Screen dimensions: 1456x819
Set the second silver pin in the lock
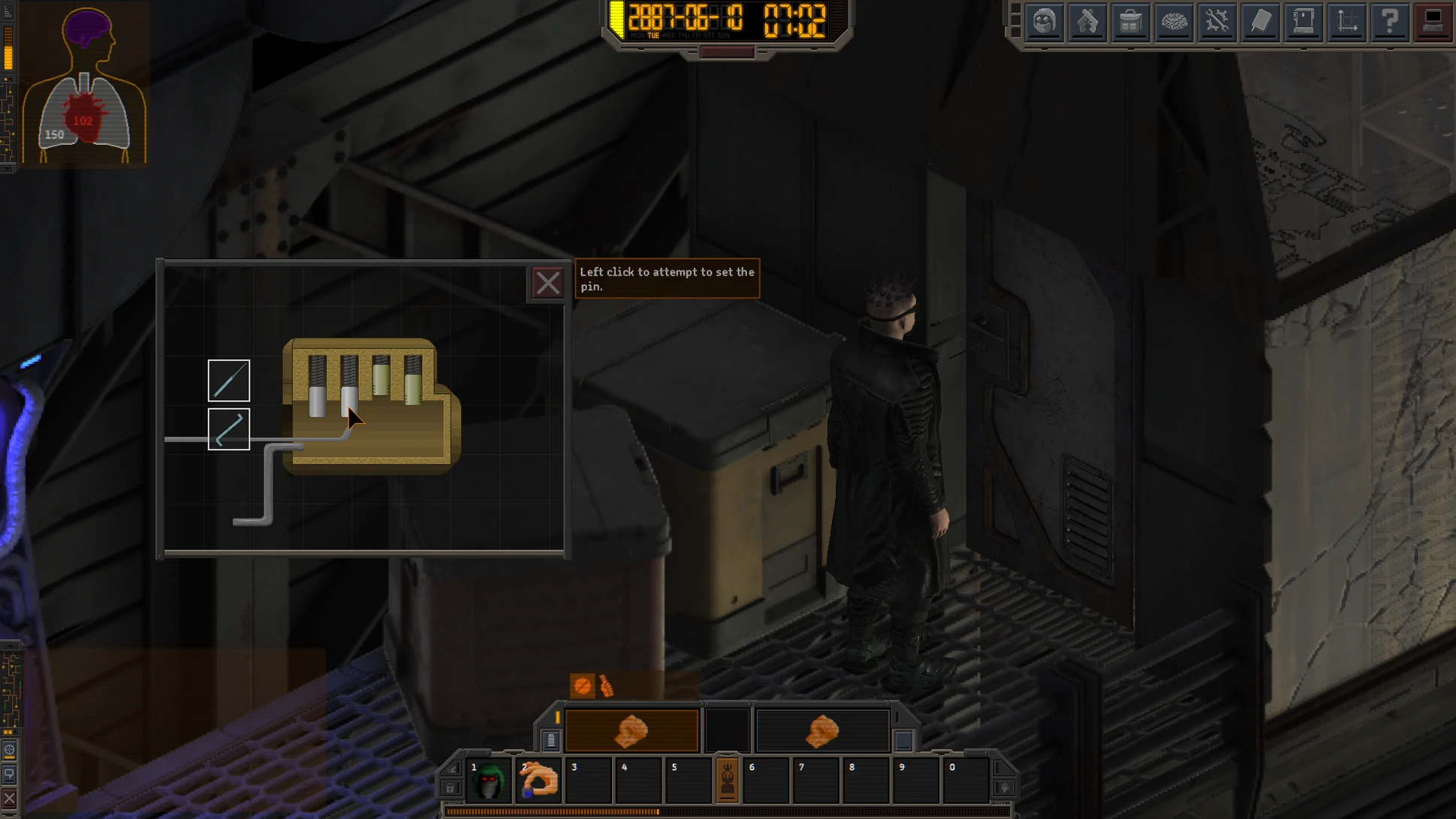tap(349, 400)
